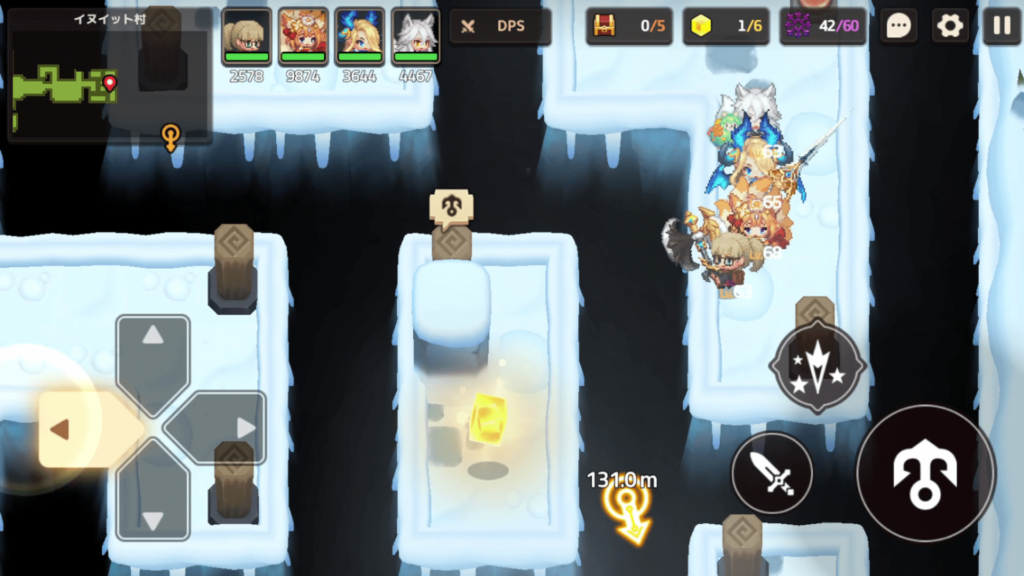Open the DPS meter button
Screen dimensions: 1024x576
point(500,27)
